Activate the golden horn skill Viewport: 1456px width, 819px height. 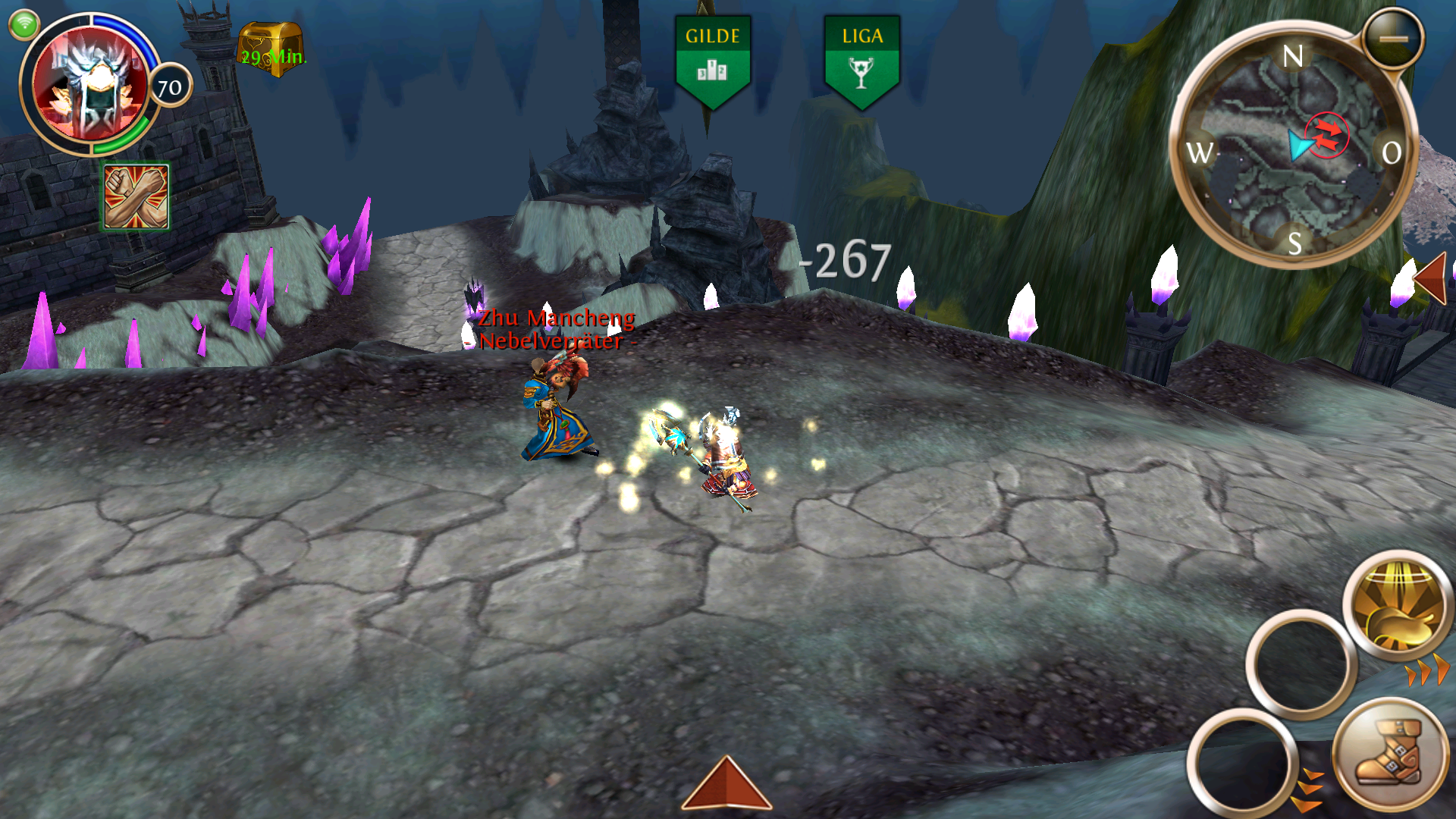click(x=1398, y=607)
